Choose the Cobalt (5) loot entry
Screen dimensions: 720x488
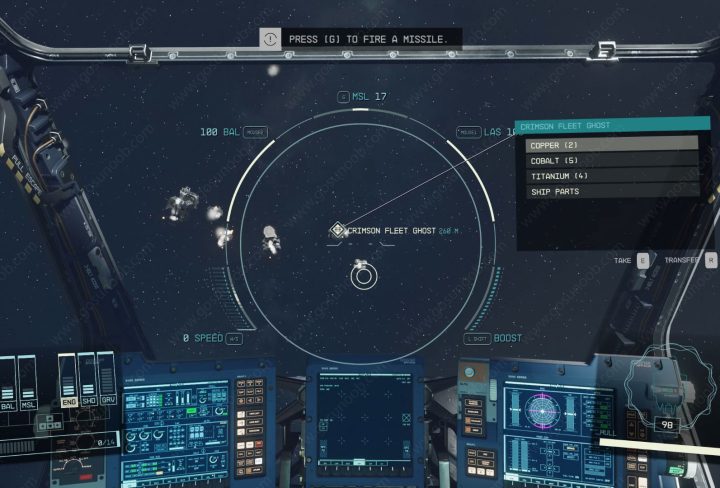click(611, 160)
